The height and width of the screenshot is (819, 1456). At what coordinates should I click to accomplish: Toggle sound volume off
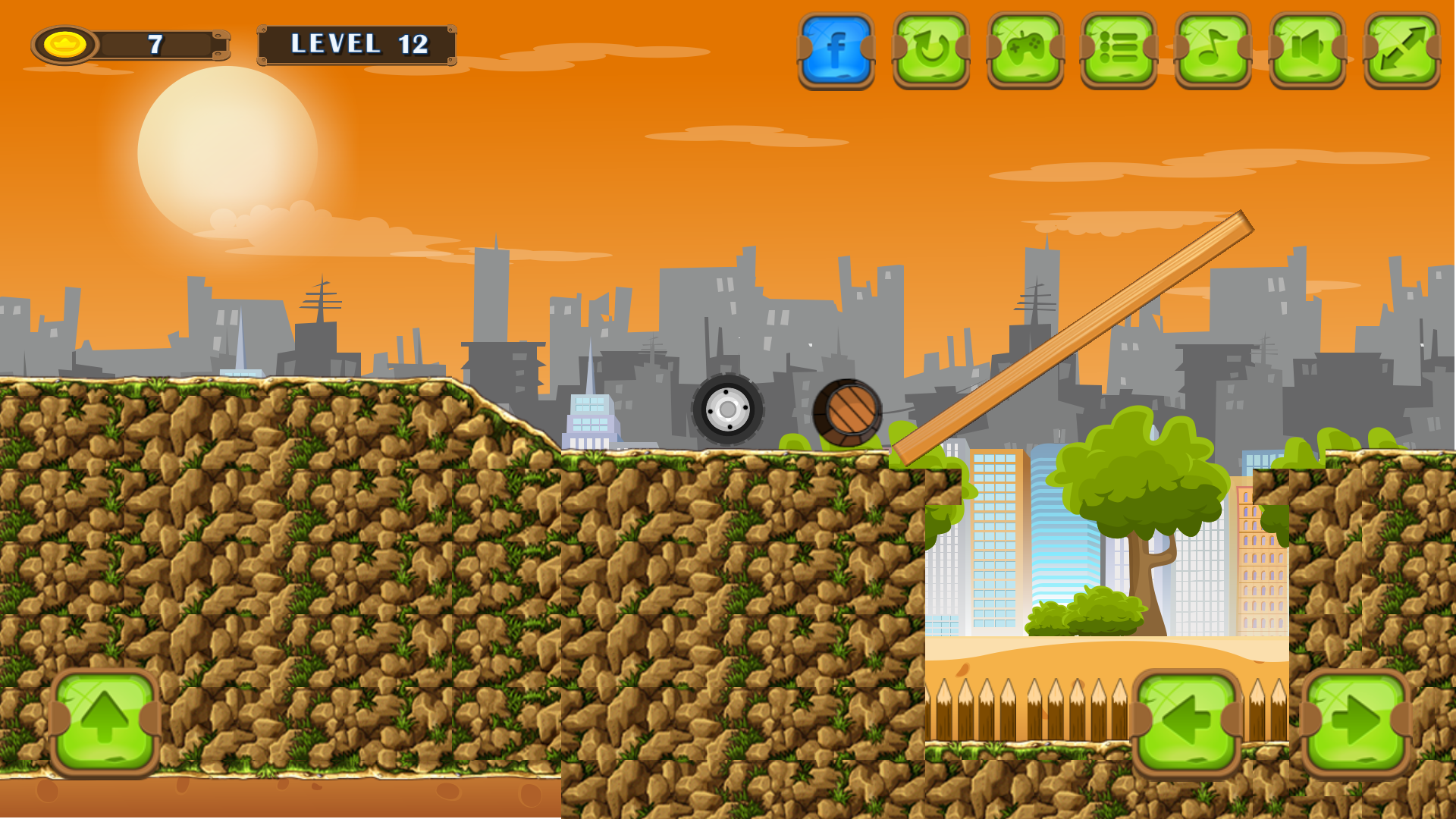pos(1307,48)
